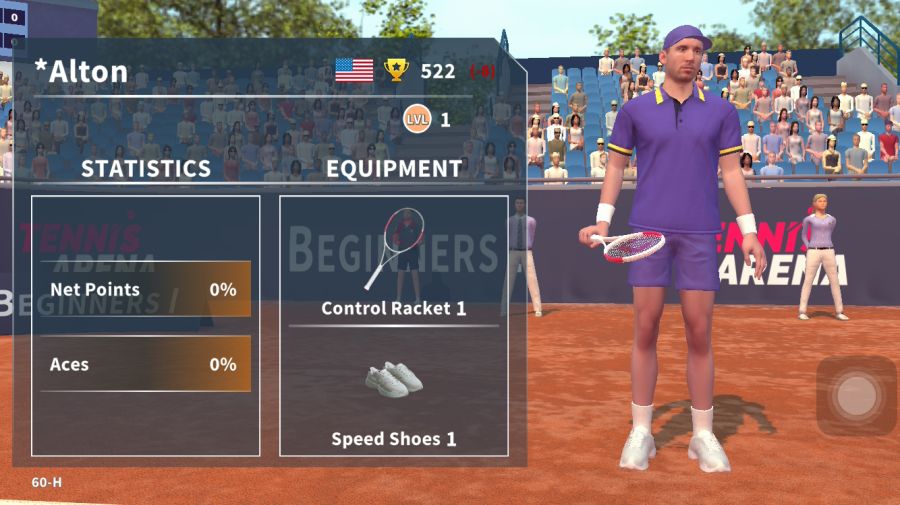Image resolution: width=900 pixels, height=505 pixels.
Task: Click the United States flag icon
Action: (x=354, y=70)
